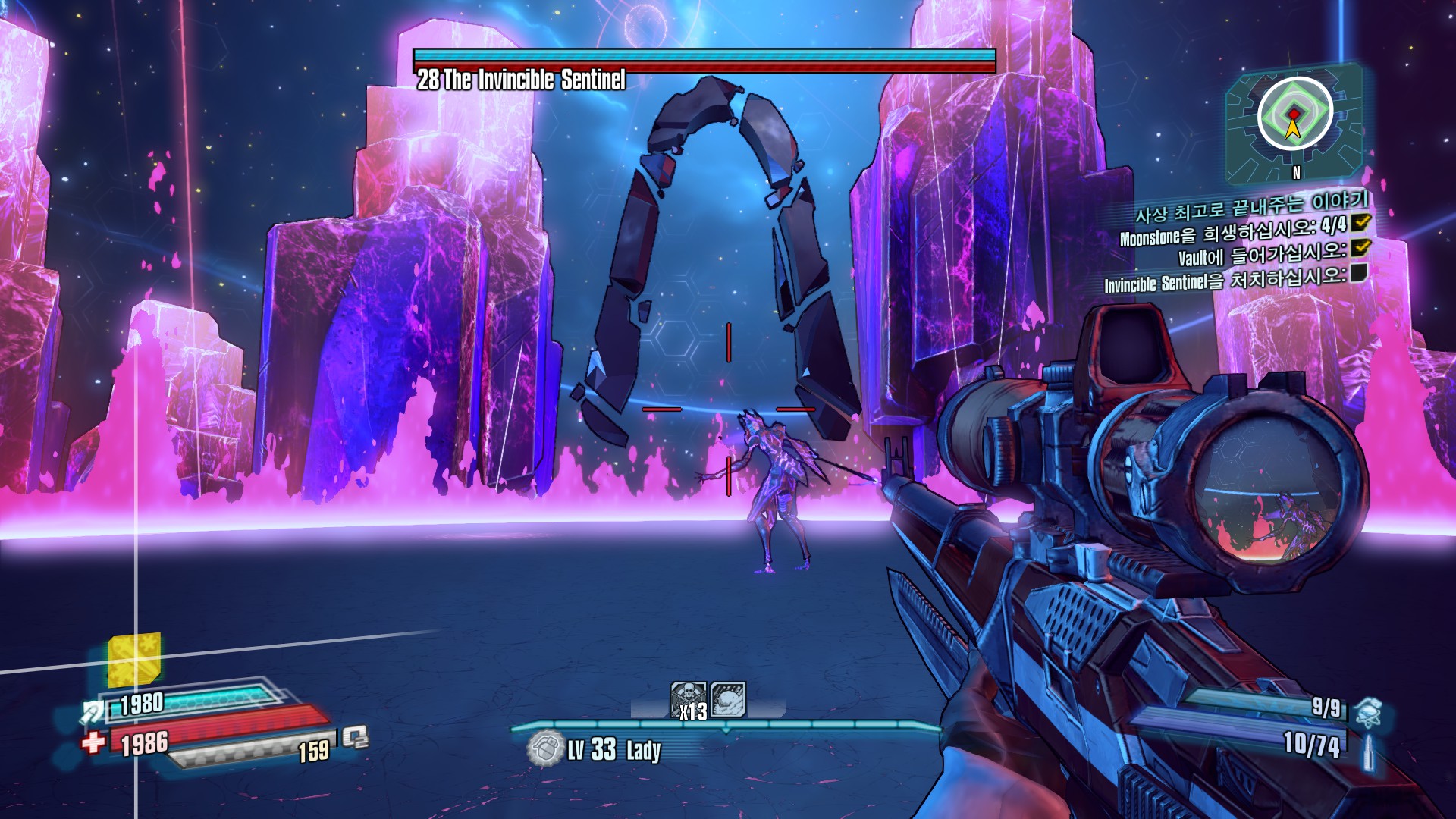Click the grenade icon next to 9/9
Screen dimensions: 1456x819
coord(1367,711)
